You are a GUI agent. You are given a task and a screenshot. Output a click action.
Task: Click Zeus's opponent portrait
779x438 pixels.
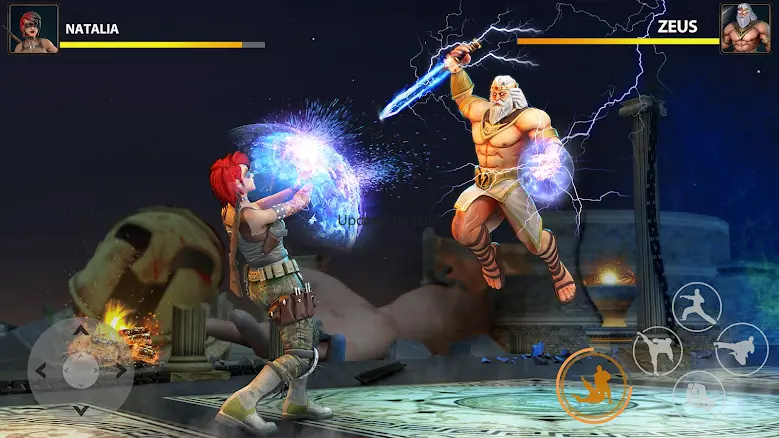click(745, 29)
